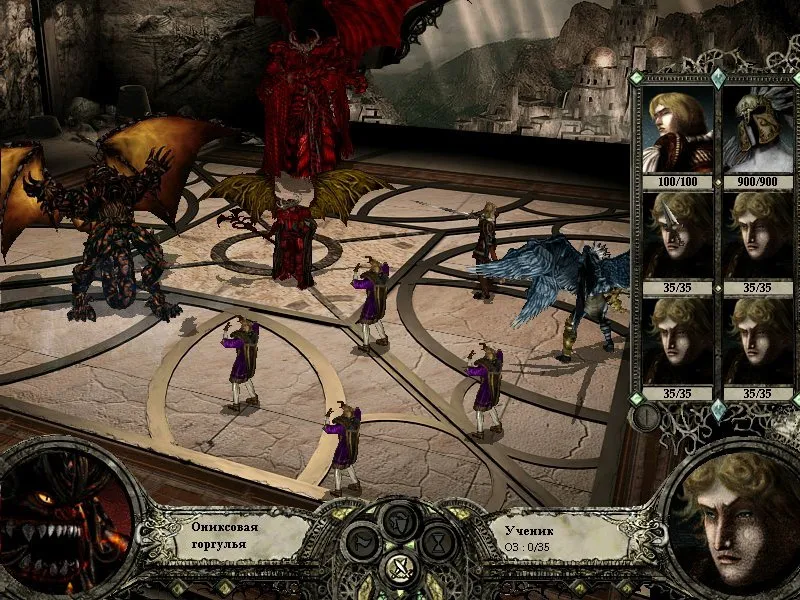The height and width of the screenshot is (600, 800).
Task: Open the large apprentice portrait beside Ученик
Action: [735, 518]
